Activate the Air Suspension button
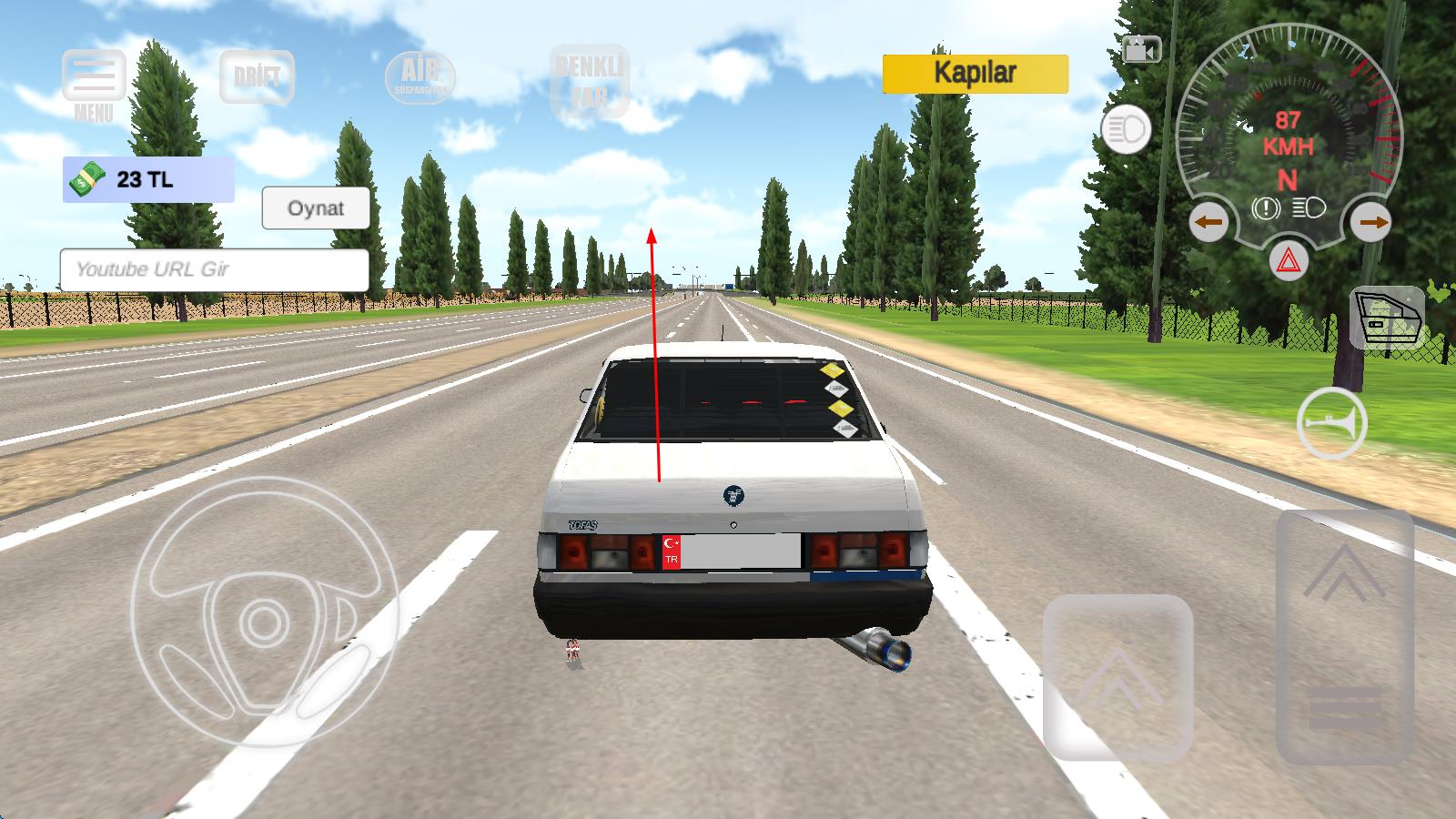 pyautogui.click(x=420, y=77)
